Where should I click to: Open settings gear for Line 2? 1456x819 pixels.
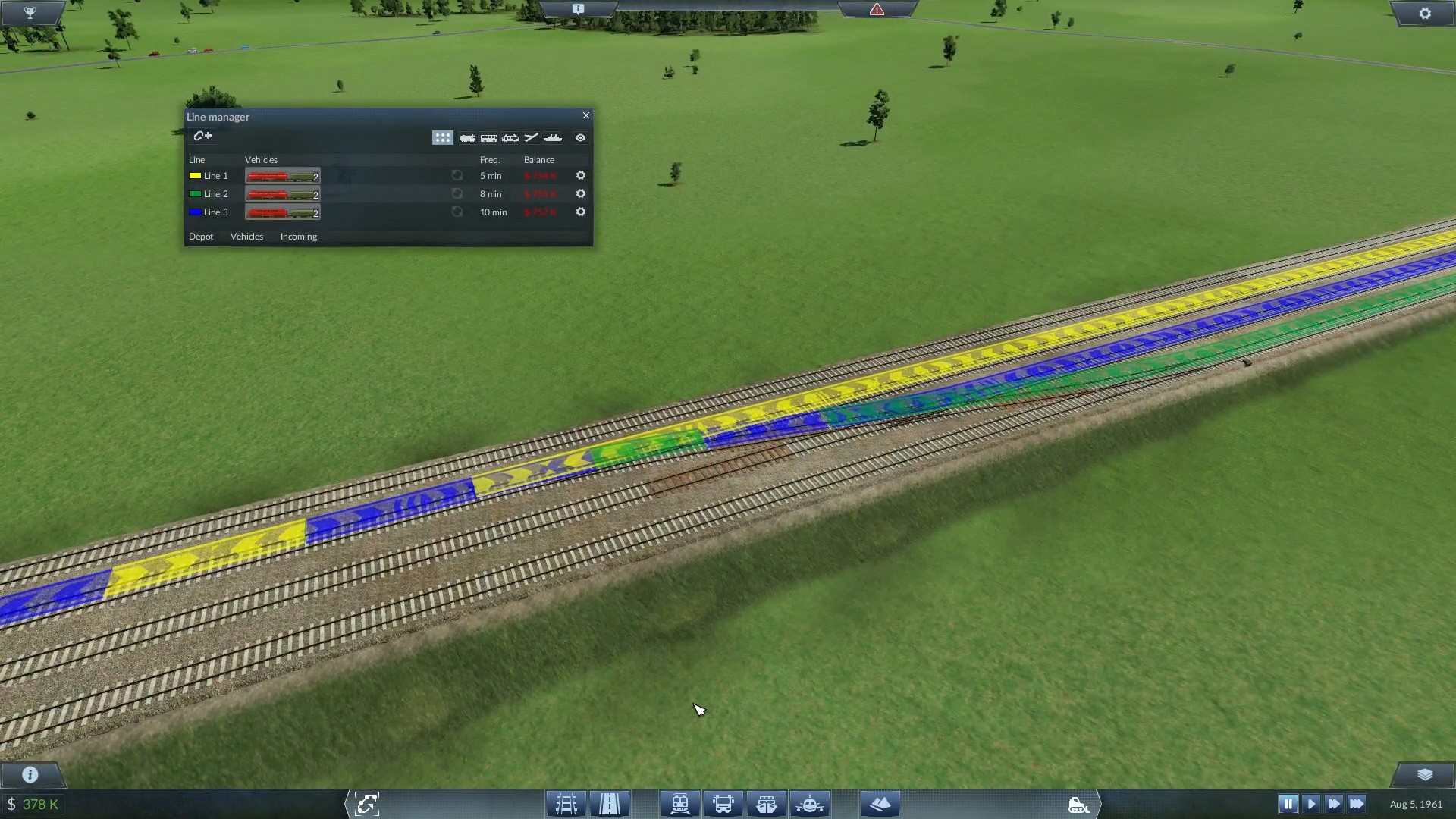(581, 194)
